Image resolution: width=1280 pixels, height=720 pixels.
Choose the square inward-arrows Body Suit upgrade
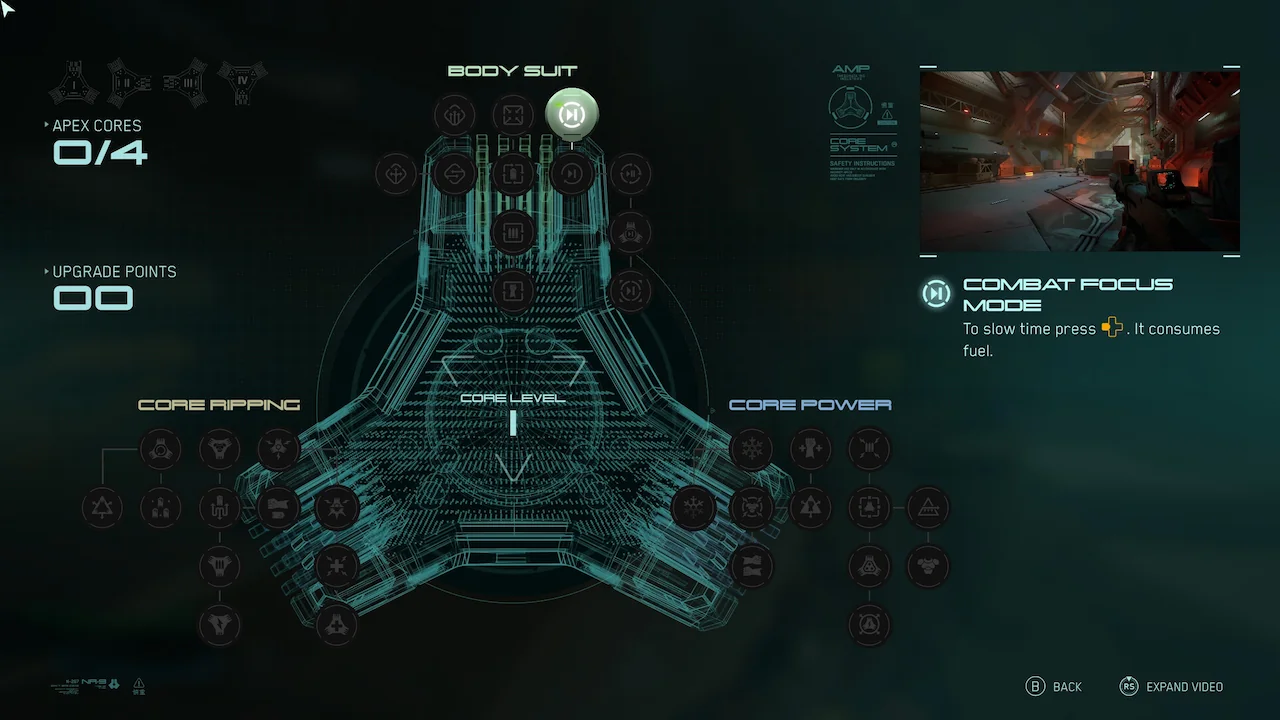pos(513,115)
